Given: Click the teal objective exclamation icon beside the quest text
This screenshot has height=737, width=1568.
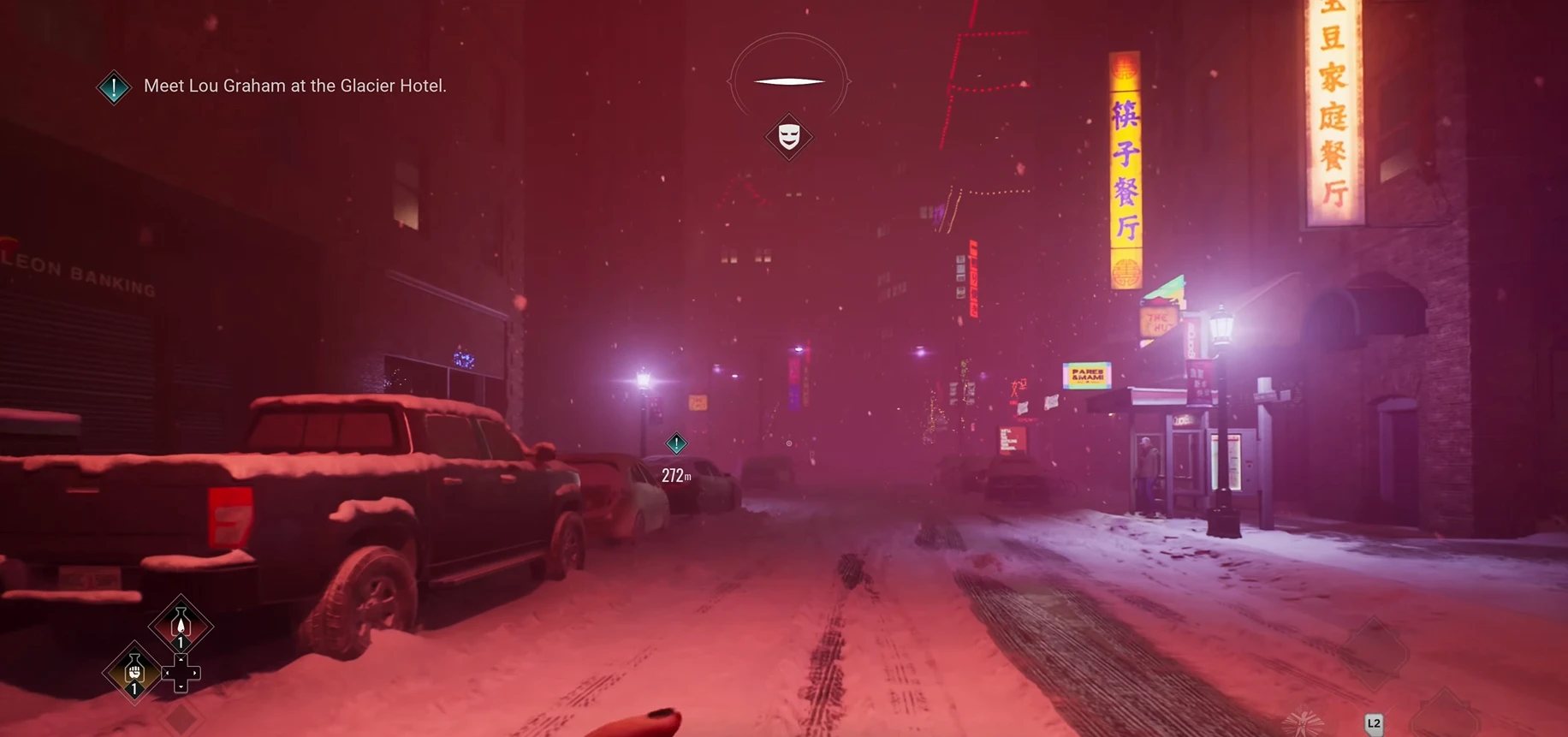Looking at the screenshot, I should pyautogui.click(x=114, y=86).
